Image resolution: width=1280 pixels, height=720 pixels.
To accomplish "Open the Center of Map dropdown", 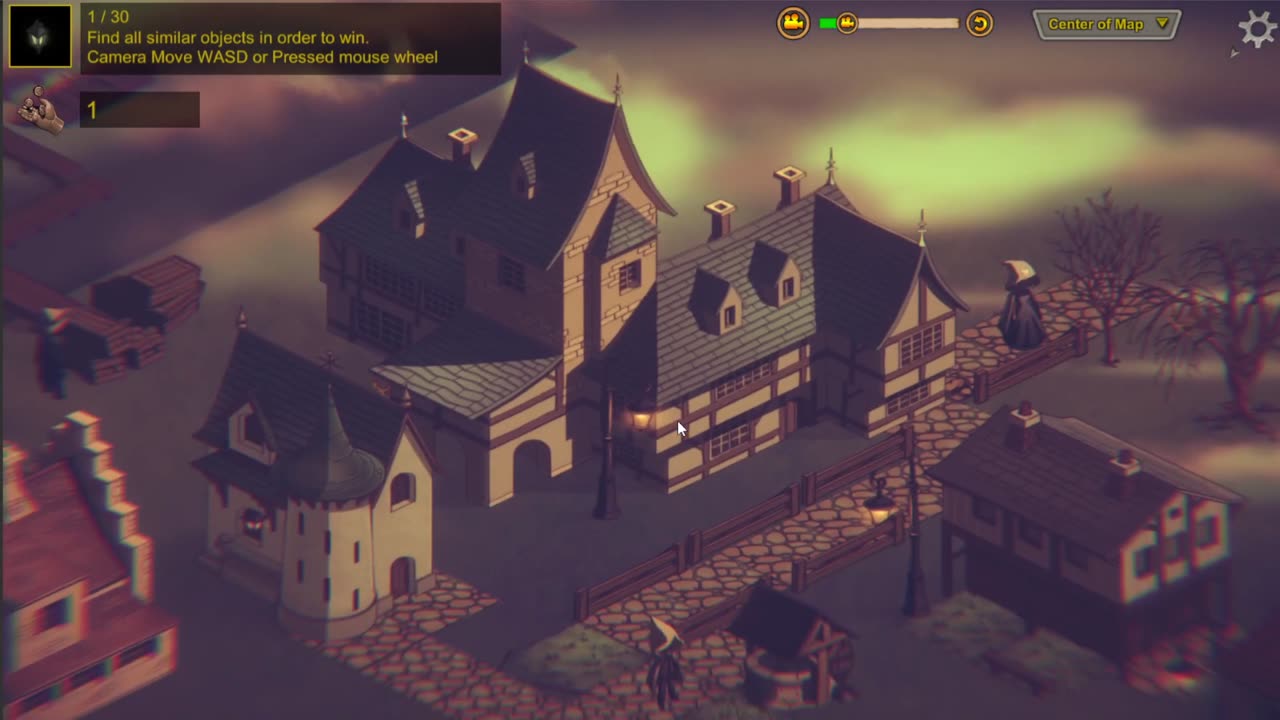I will [1107, 24].
